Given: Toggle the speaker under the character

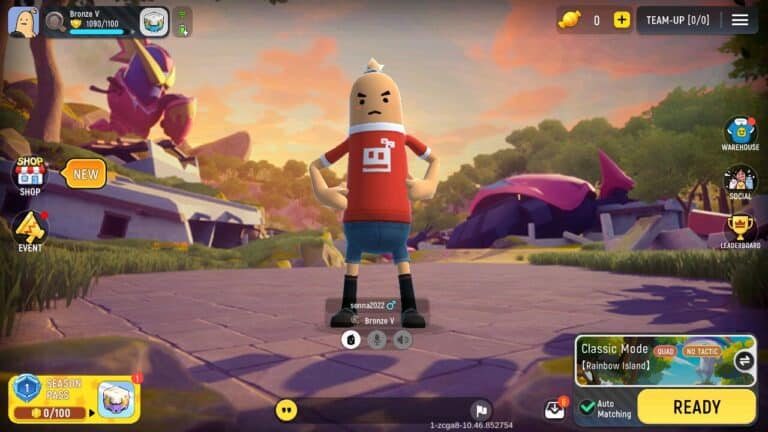Looking at the screenshot, I should [x=402, y=340].
